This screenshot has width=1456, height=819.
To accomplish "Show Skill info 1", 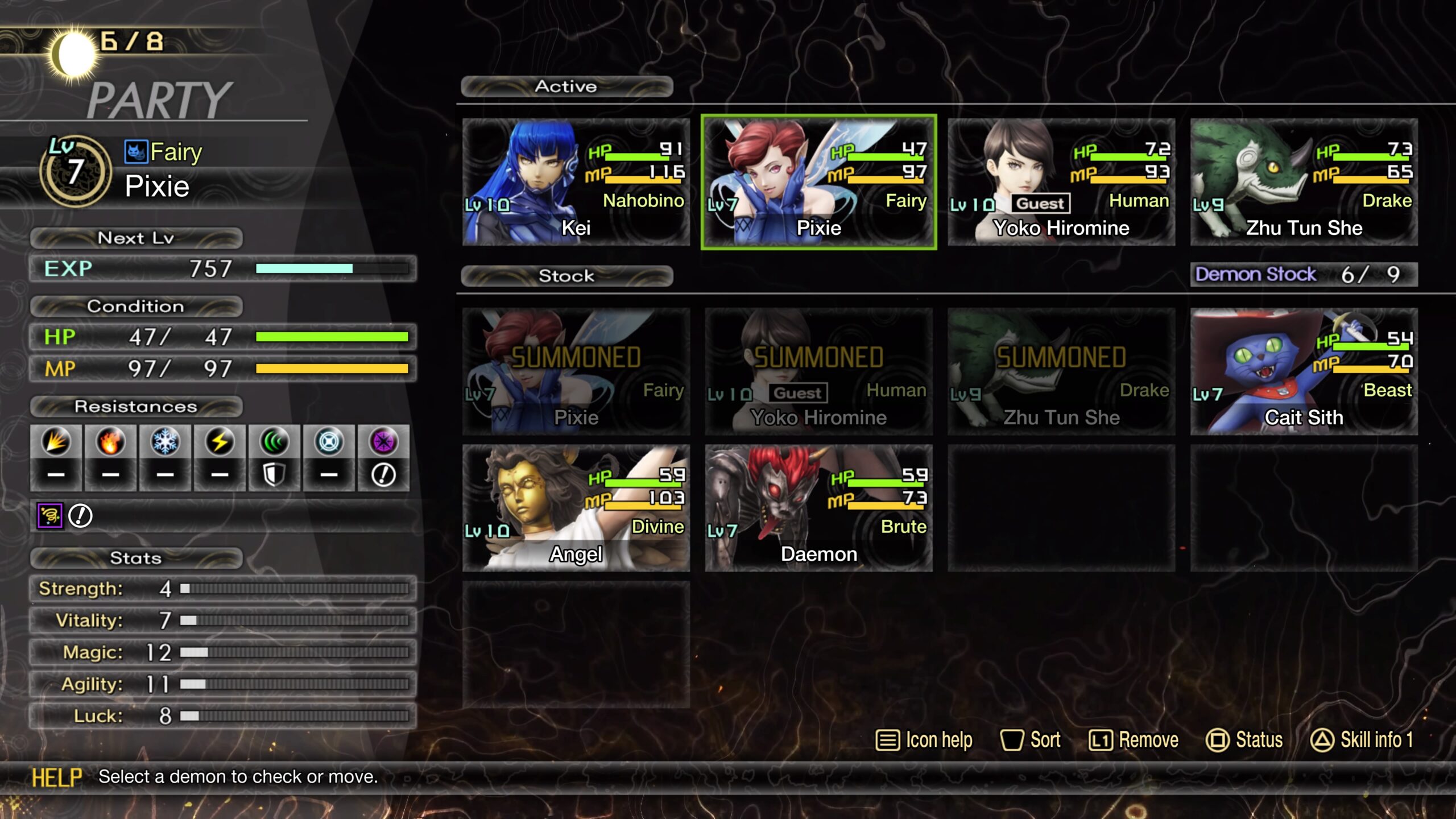I will [x=1362, y=740].
